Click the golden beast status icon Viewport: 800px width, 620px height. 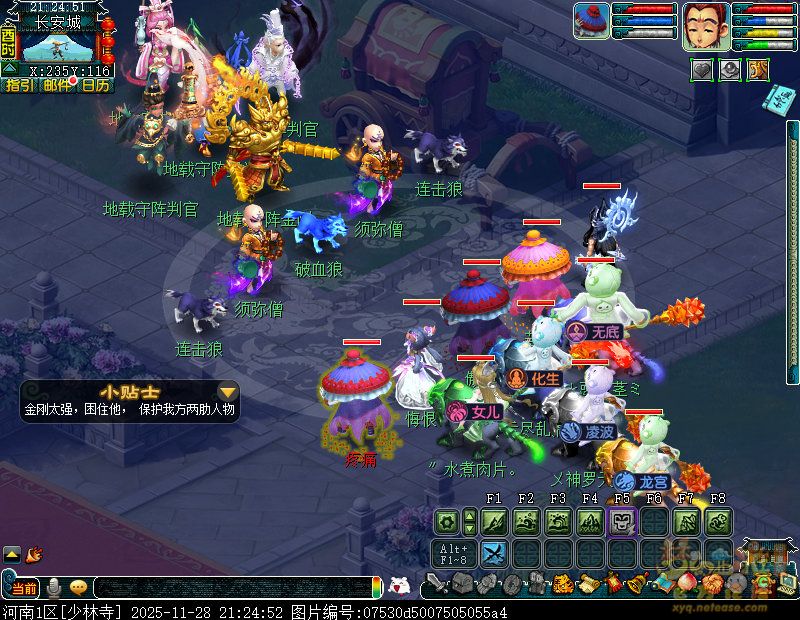pyautogui.click(x=758, y=70)
